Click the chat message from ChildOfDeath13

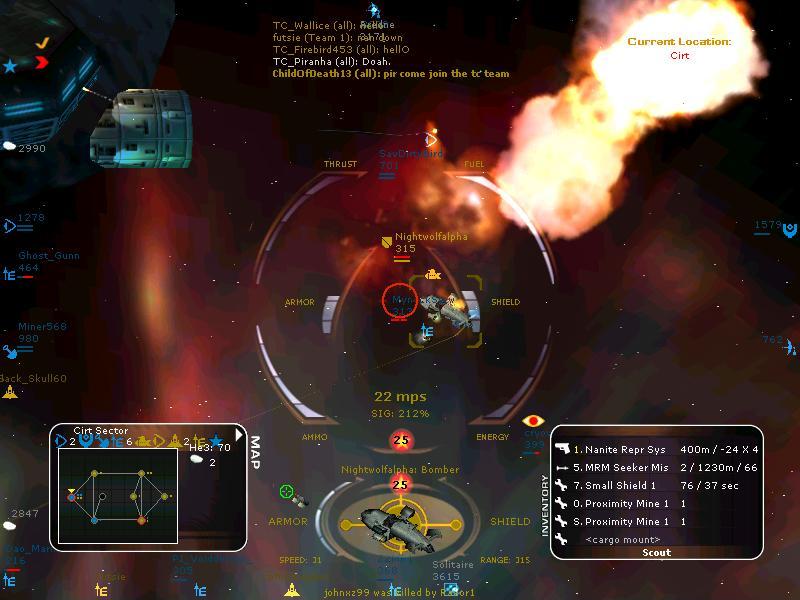pyautogui.click(x=390, y=73)
